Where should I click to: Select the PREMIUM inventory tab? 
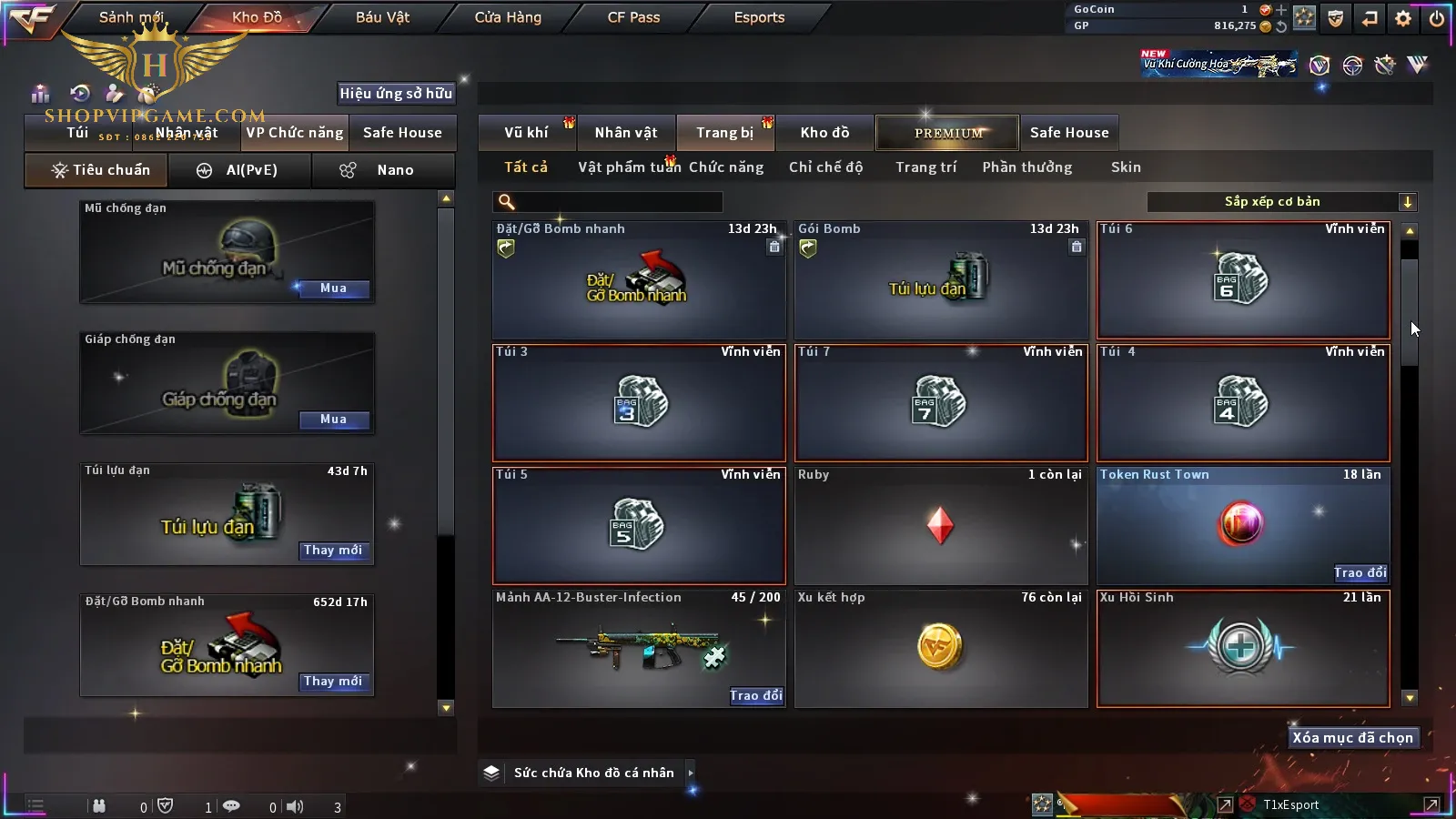[948, 133]
